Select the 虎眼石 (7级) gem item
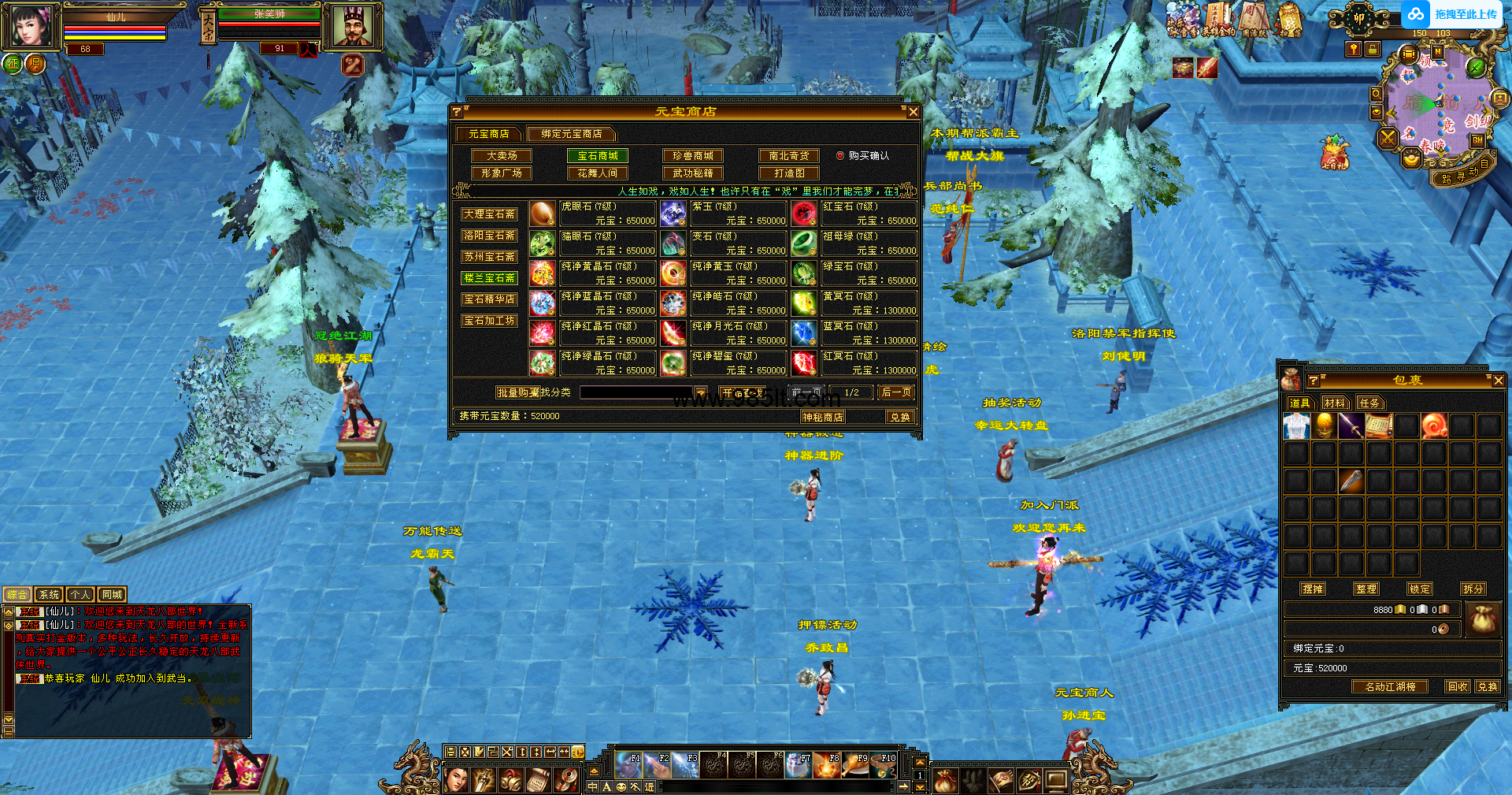1512x795 pixels. click(x=543, y=214)
